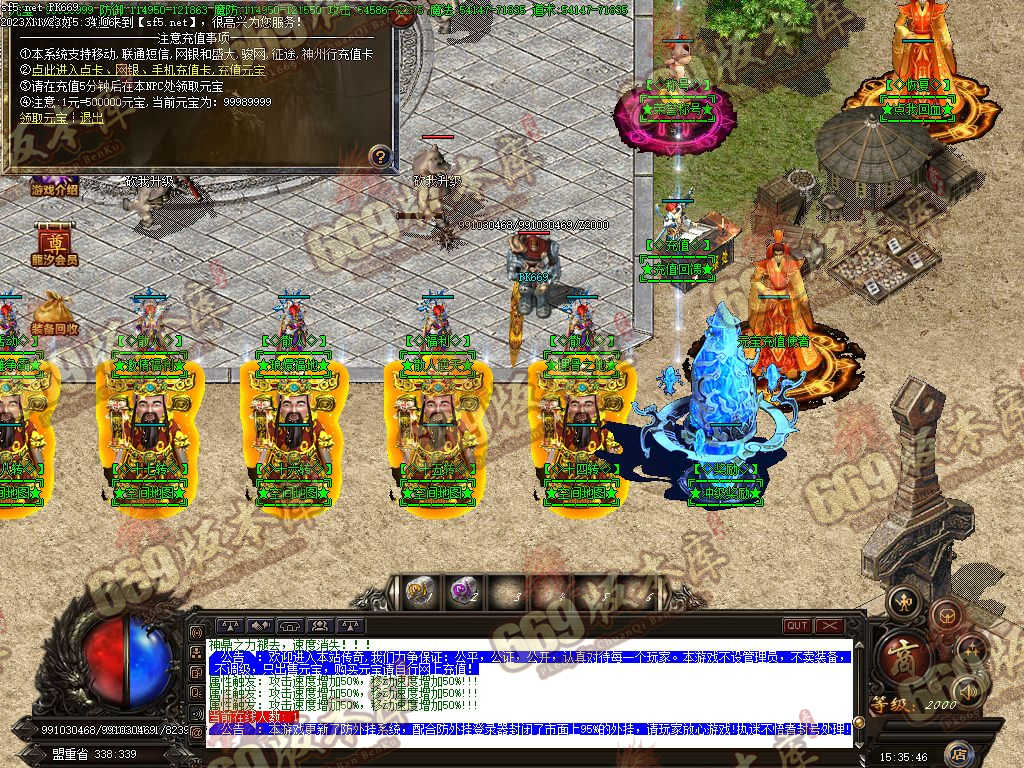Open the 游戏介绍 game introduction icon
1024x768 pixels.
[54, 187]
